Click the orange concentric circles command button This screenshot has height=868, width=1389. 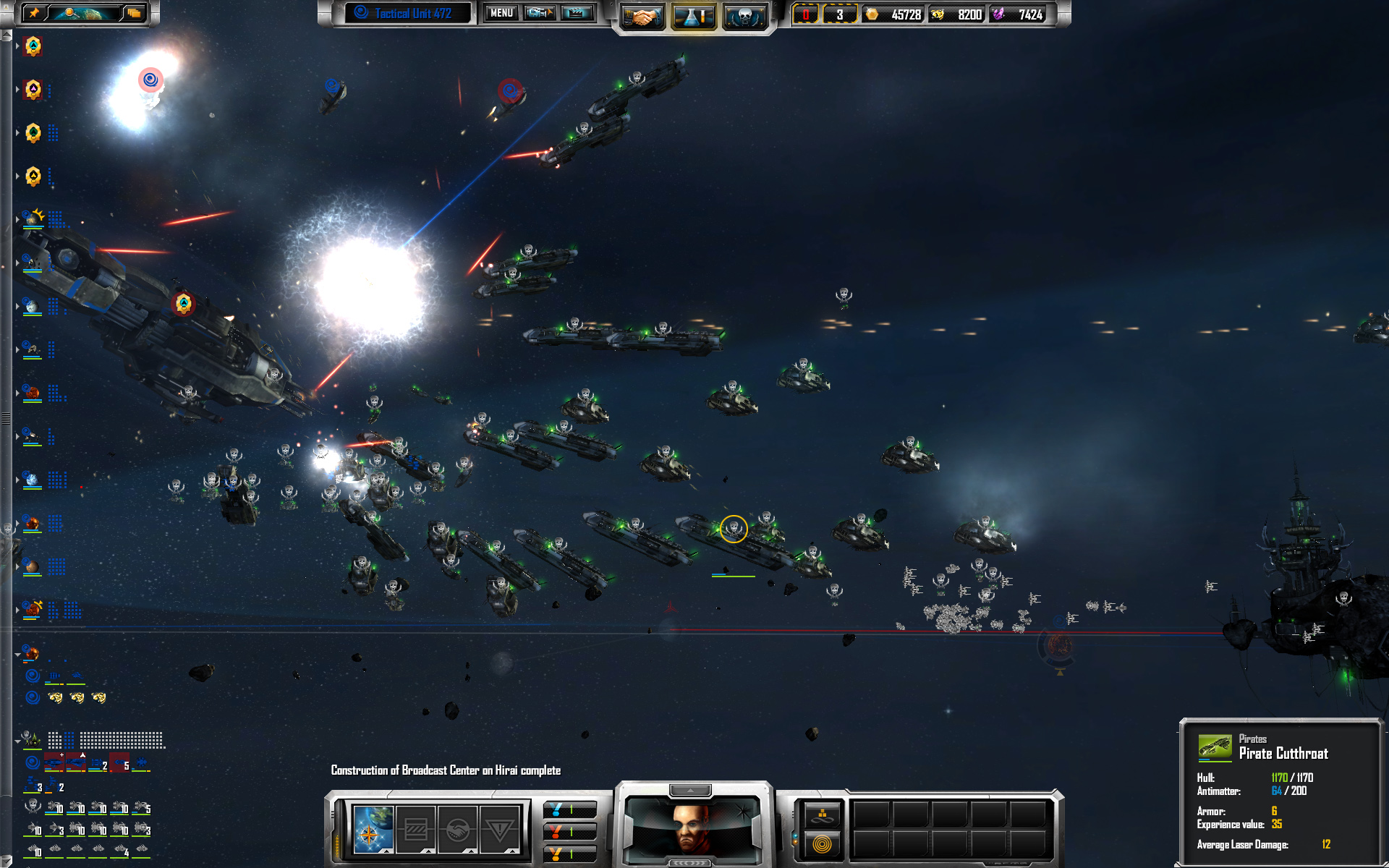pos(822,843)
